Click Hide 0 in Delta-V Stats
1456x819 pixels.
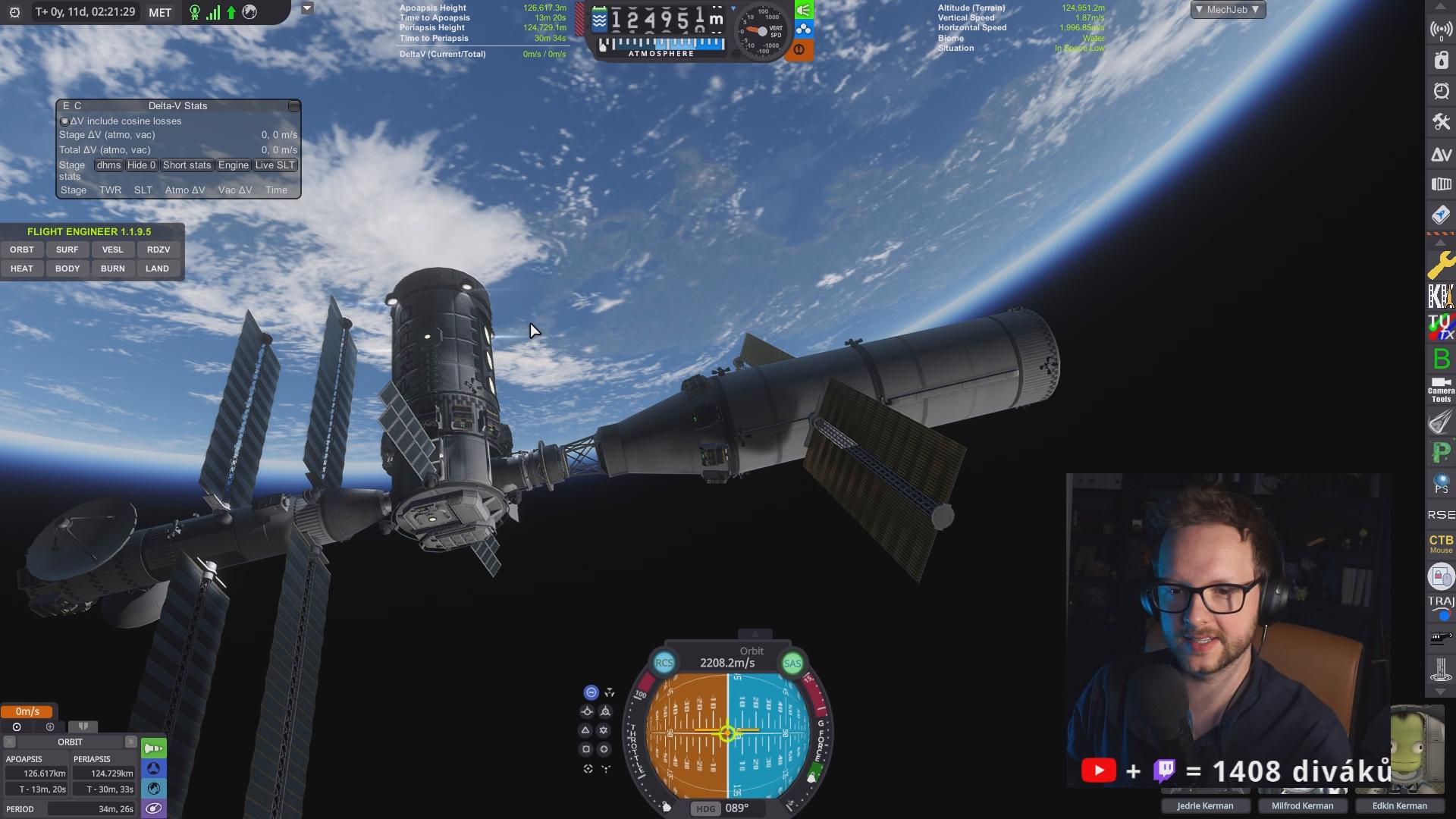click(x=141, y=165)
